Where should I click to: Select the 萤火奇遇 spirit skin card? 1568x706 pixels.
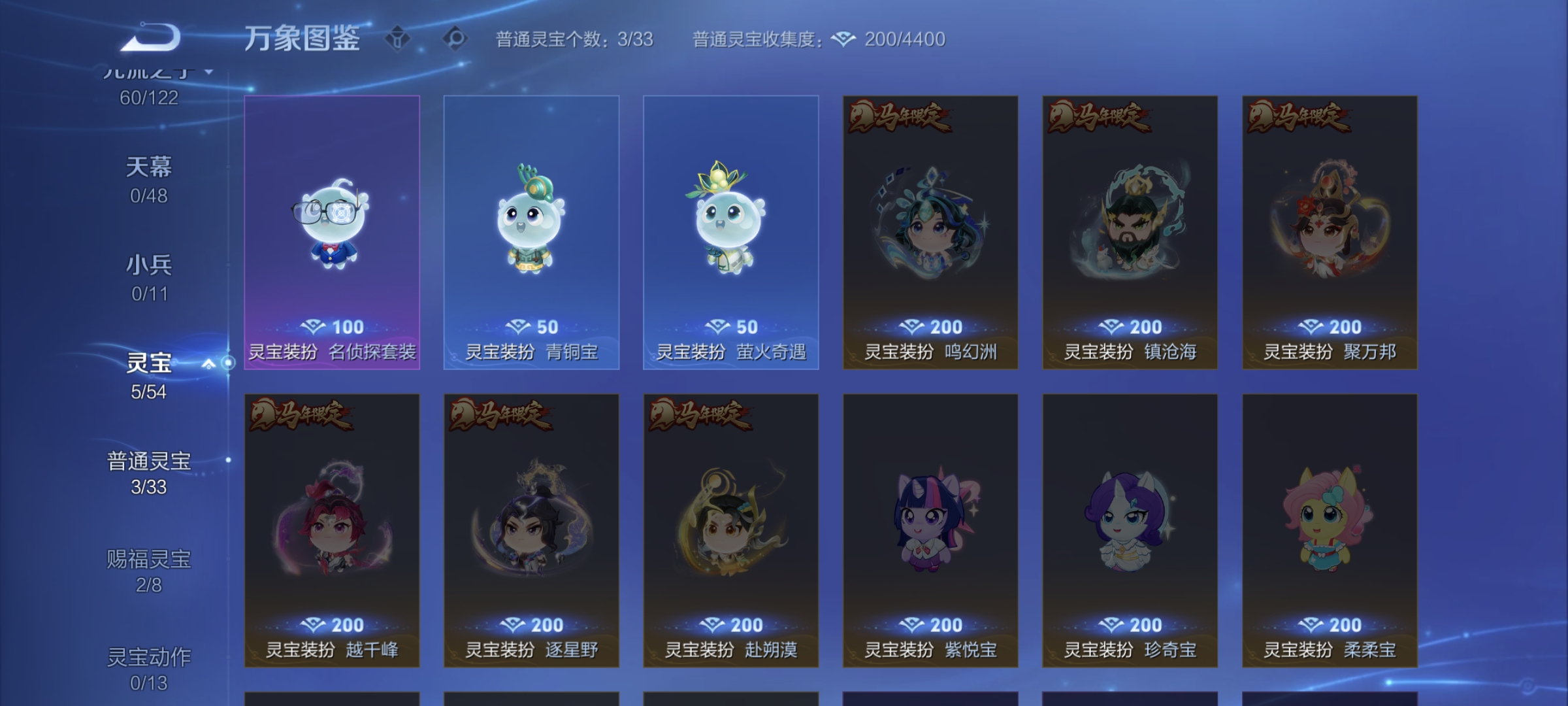[x=729, y=235]
